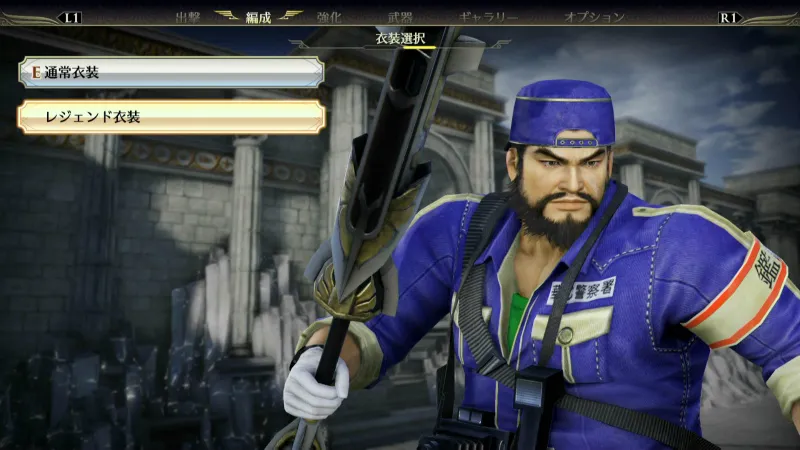Image resolution: width=800 pixels, height=450 pixels.
Task: Choose the レジェンド衣装 costume option
Action: 170,117
